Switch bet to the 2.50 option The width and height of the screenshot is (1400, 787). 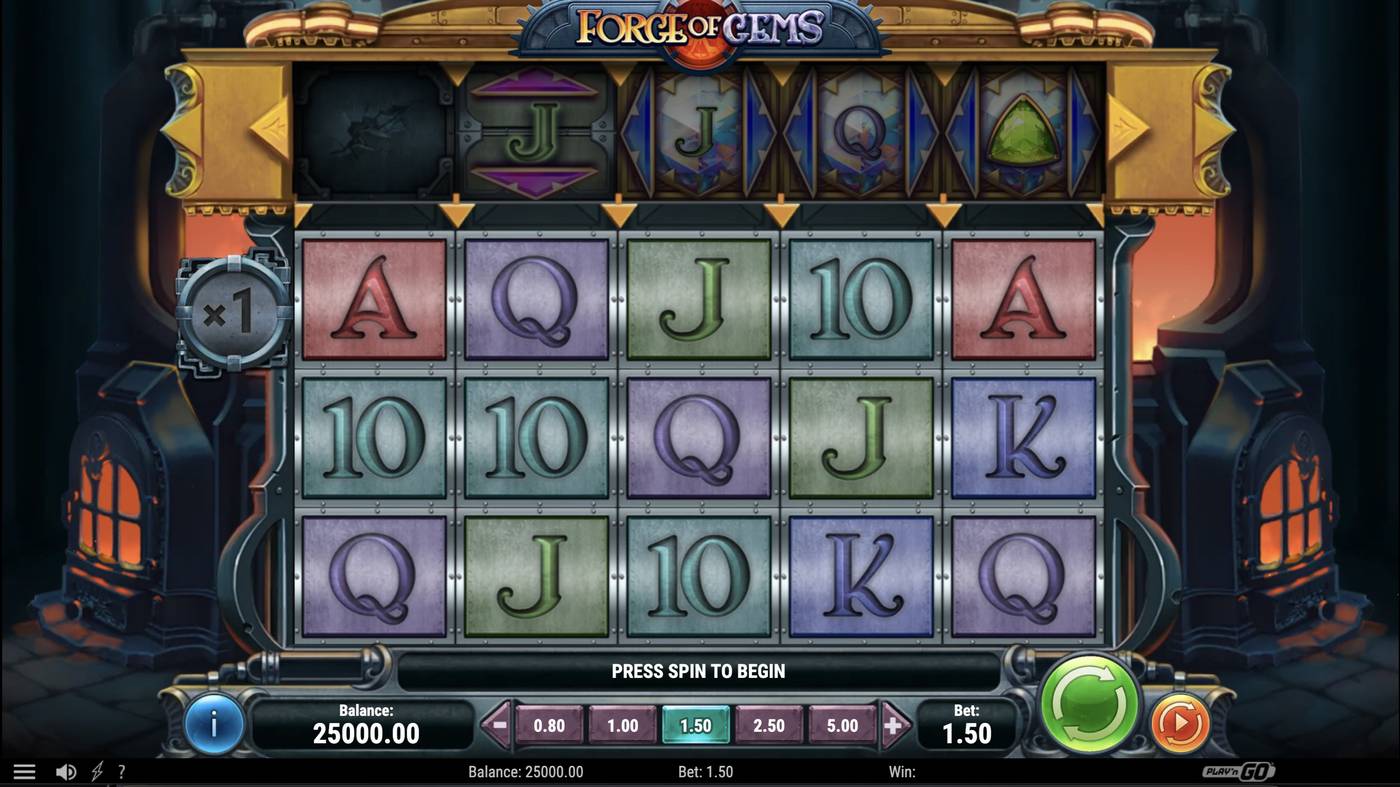(x=769, y=725)
